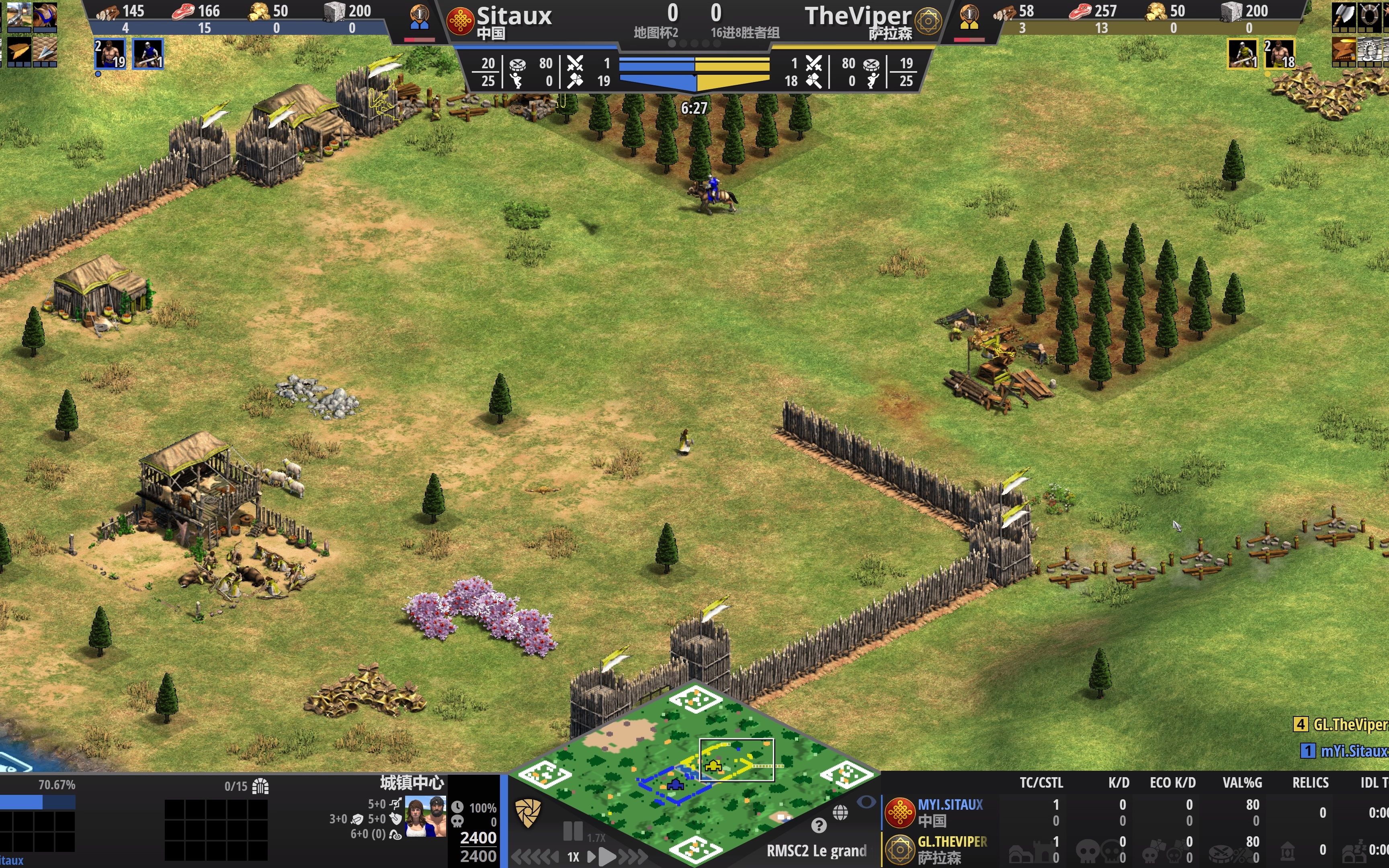Pause the replay playback
This screenshot has height=868, width=1389.
click(572, 831)
